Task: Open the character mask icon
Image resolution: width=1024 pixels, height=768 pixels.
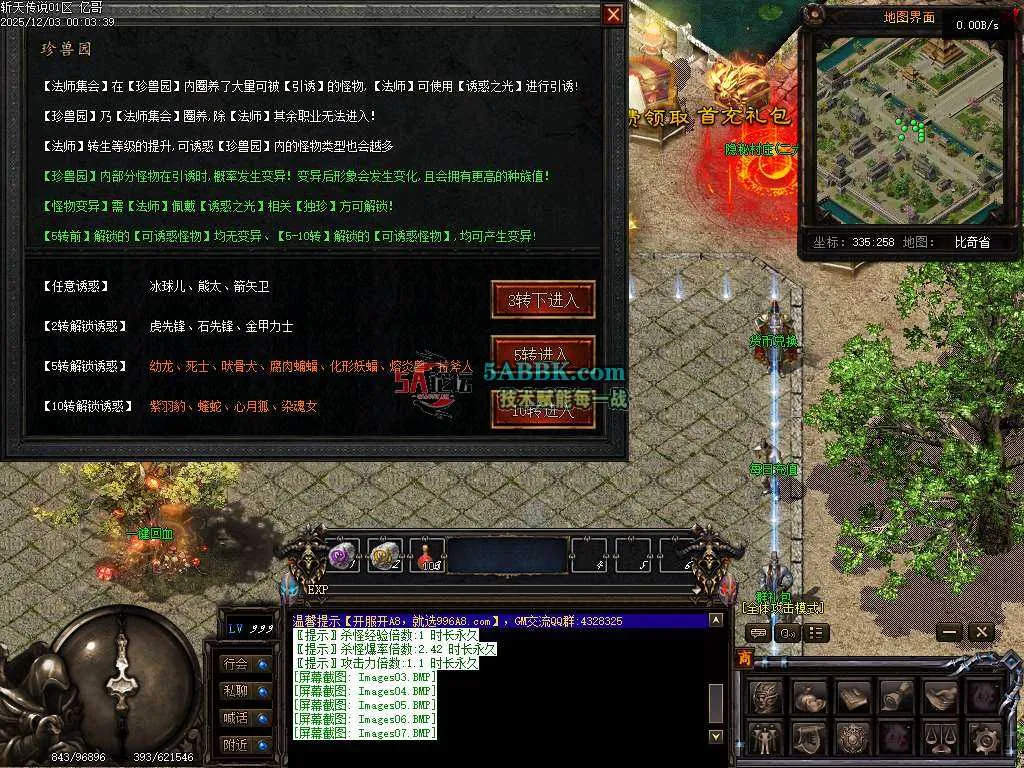Action: [x=766, y=696]
